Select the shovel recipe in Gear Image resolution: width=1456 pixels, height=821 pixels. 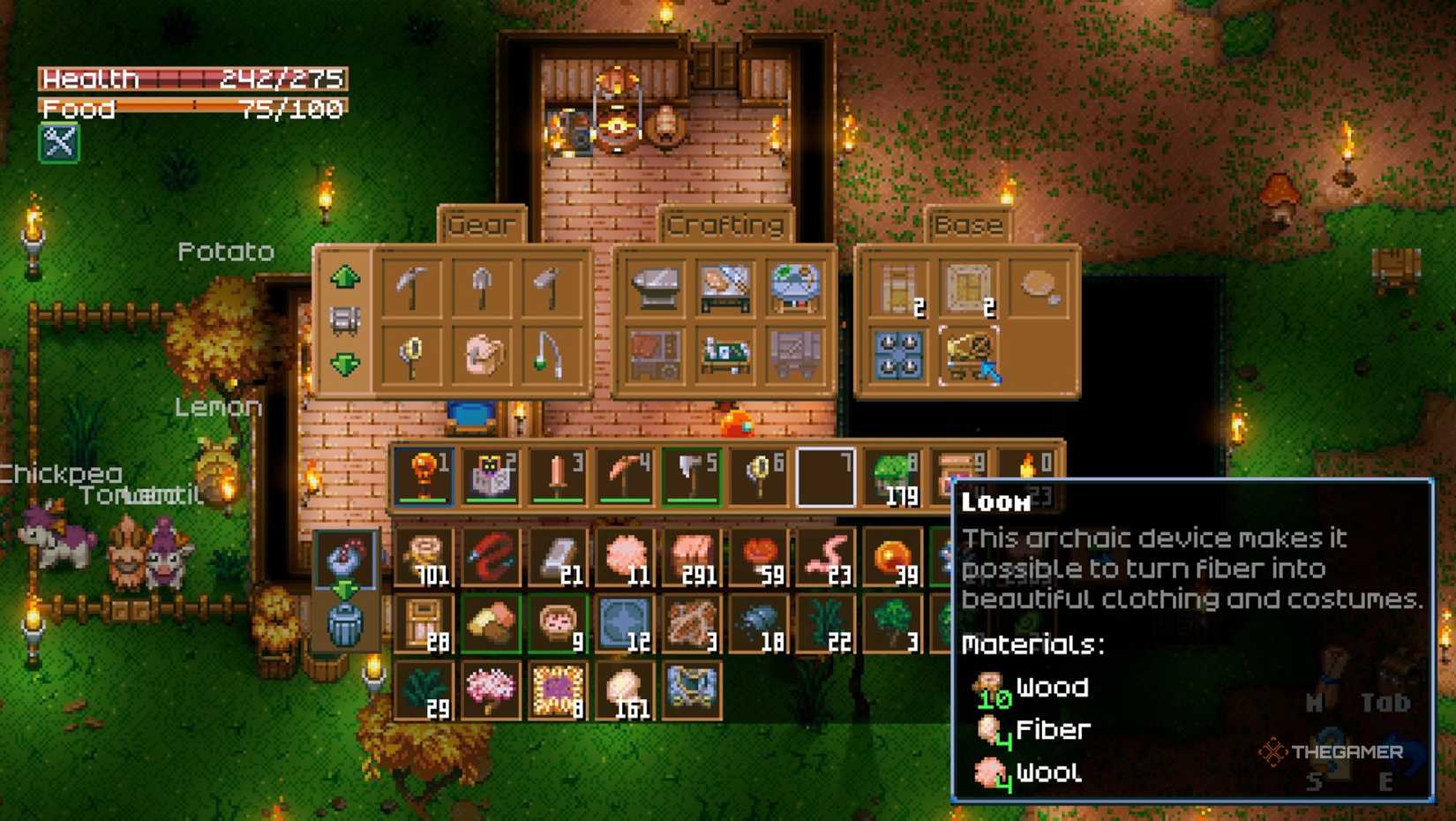pyautogui.click(x=481, y=288)
